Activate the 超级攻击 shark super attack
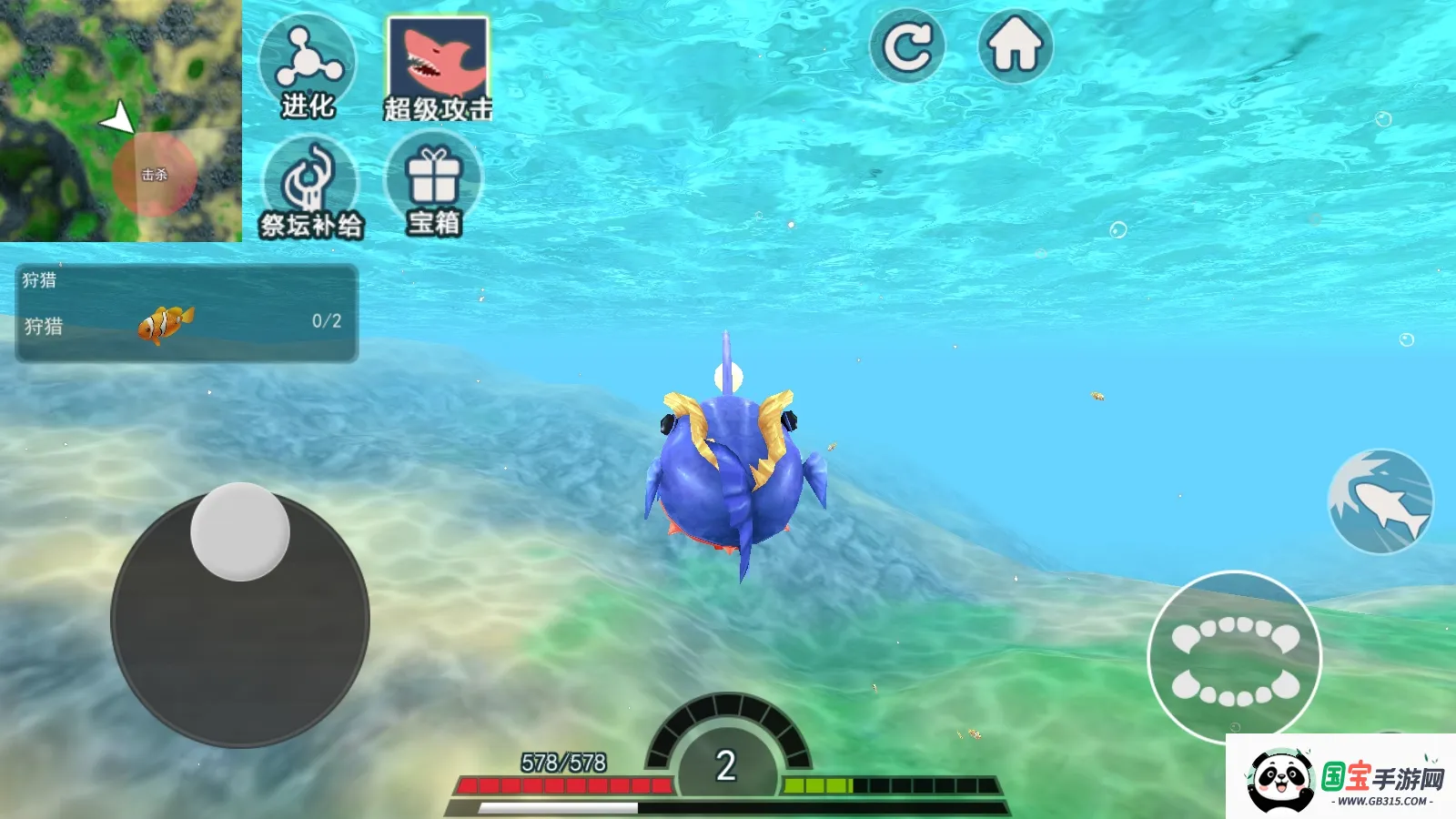 coord(438,68)
